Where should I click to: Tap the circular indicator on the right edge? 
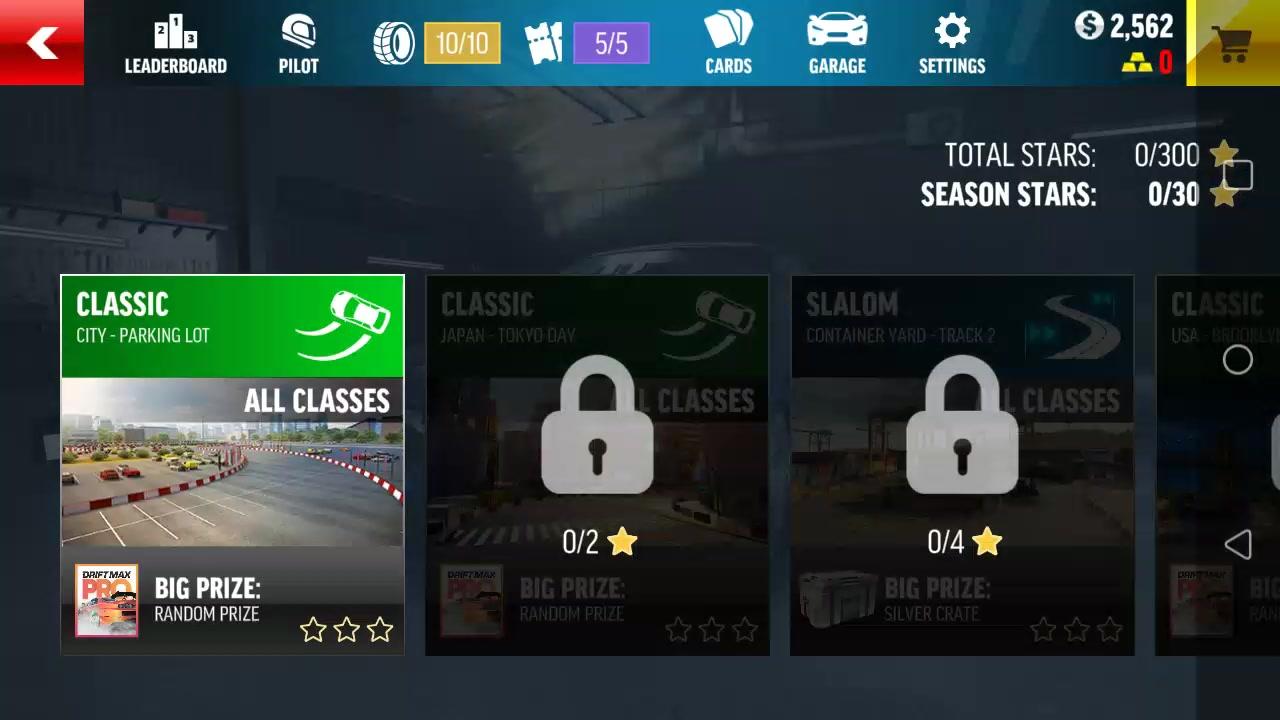tap(1238, 360)
